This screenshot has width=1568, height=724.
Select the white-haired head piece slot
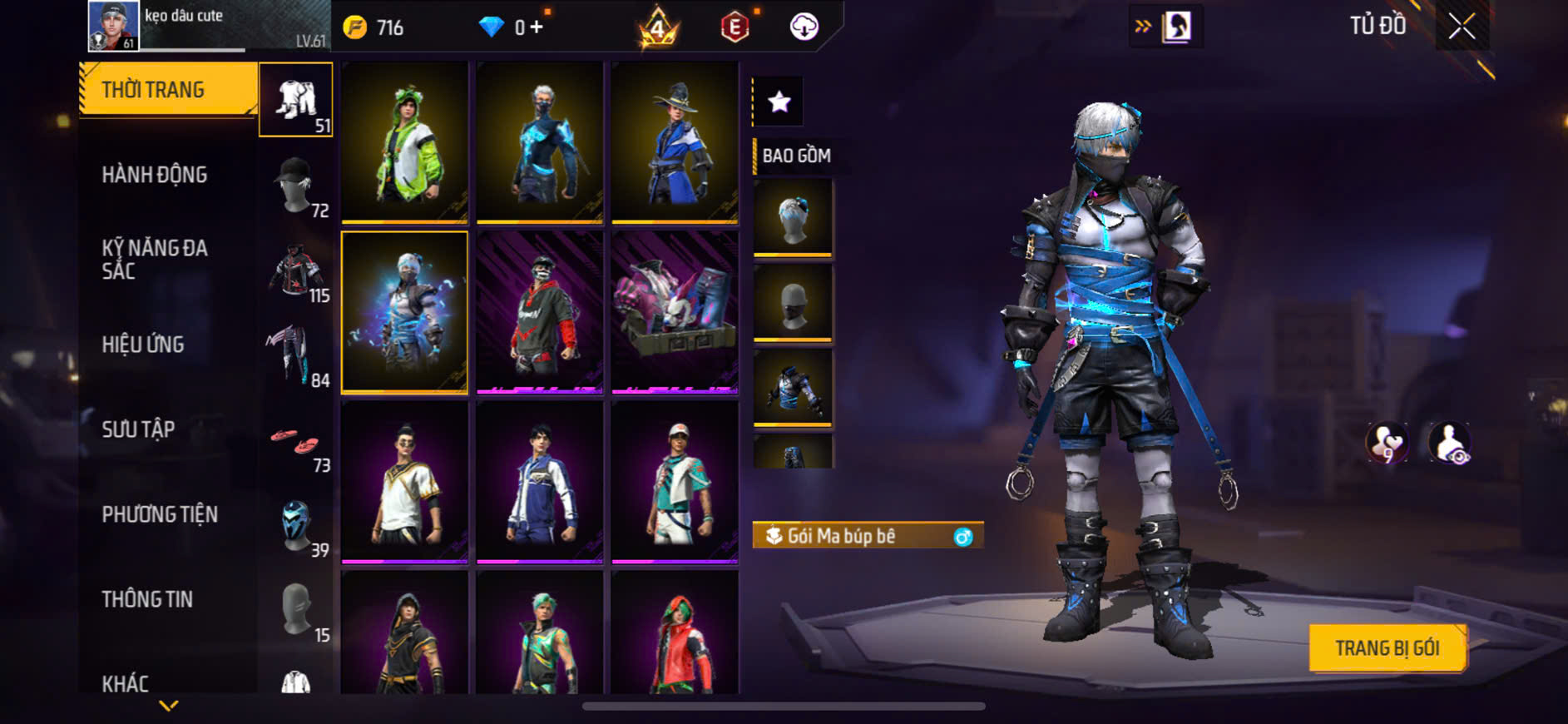793,218
